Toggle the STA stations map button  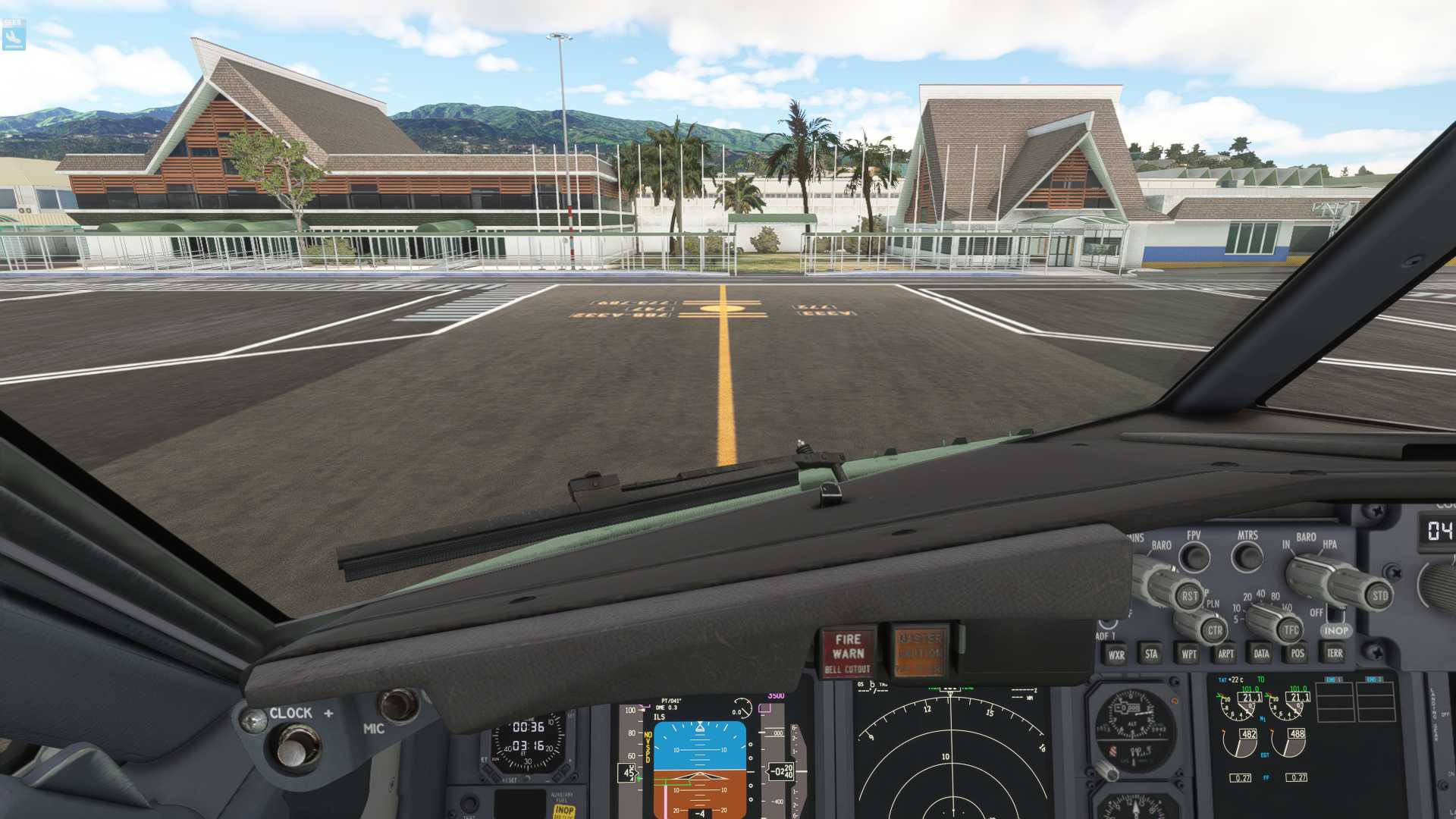coord(1151,654)
